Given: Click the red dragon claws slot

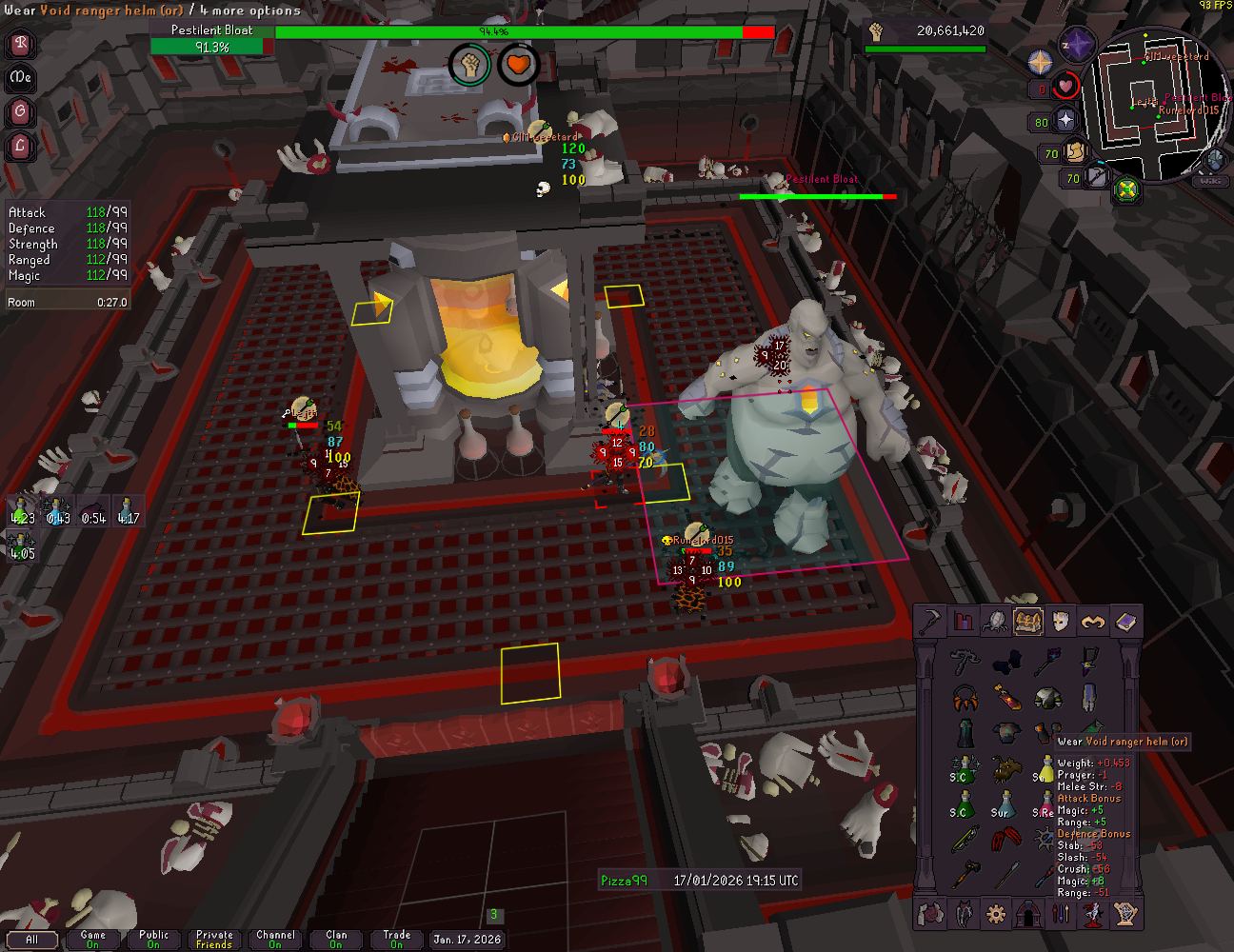Looking at the screenshot, I should click(x=1005, y=840).
